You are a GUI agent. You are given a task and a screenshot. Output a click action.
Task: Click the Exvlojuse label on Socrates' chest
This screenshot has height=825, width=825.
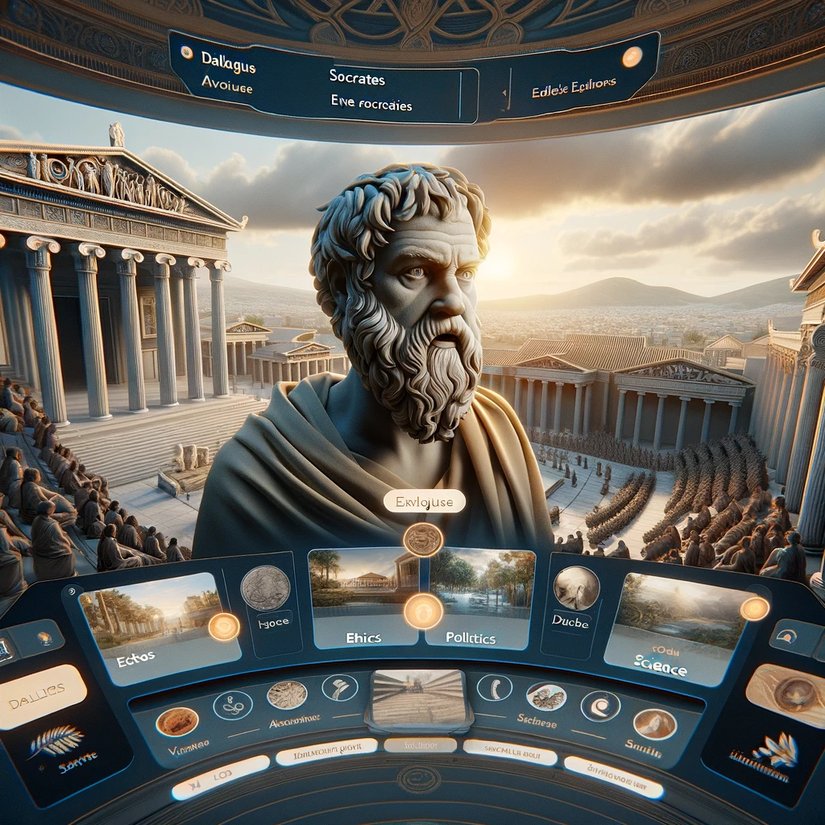click(424, 502)
